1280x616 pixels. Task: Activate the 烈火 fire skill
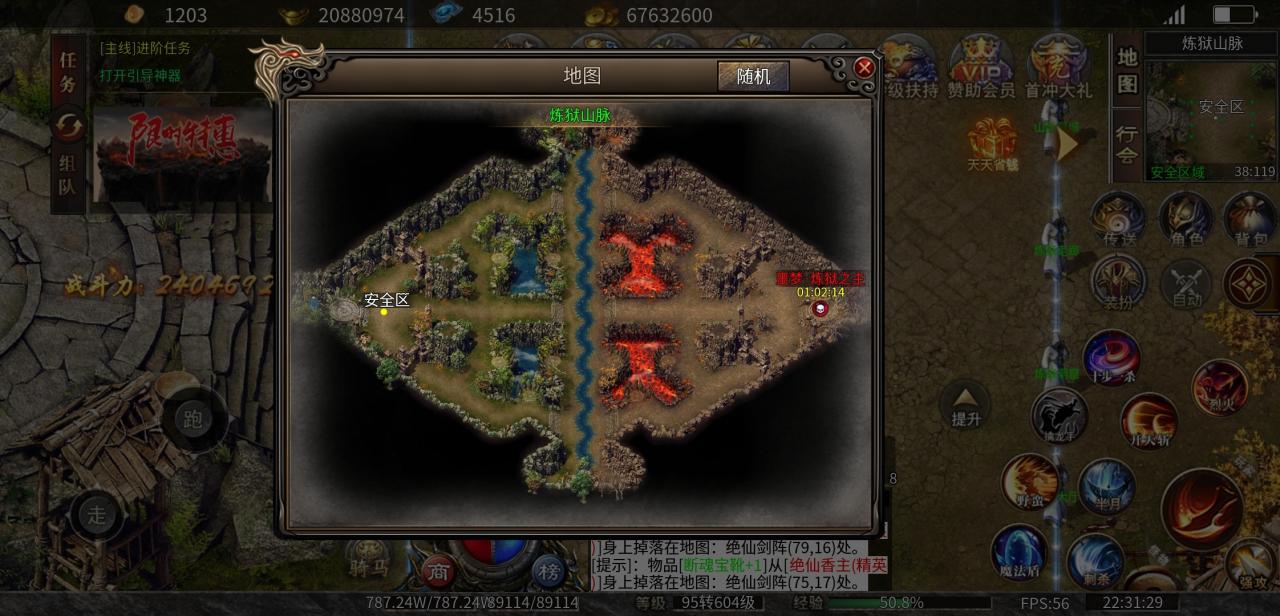click(1219, 387)
